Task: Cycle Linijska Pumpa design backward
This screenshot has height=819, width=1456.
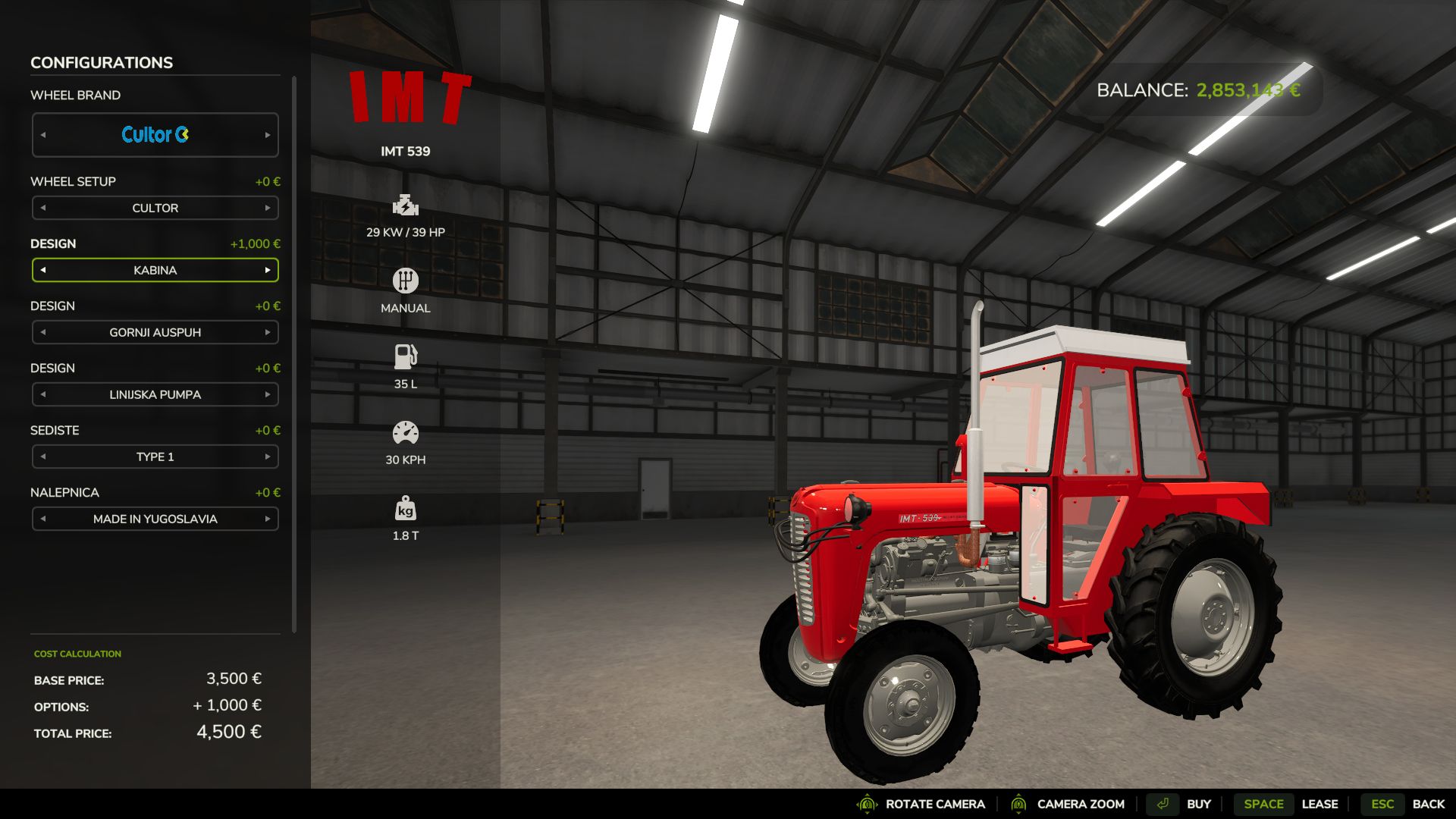Action: tap(43, 394)
